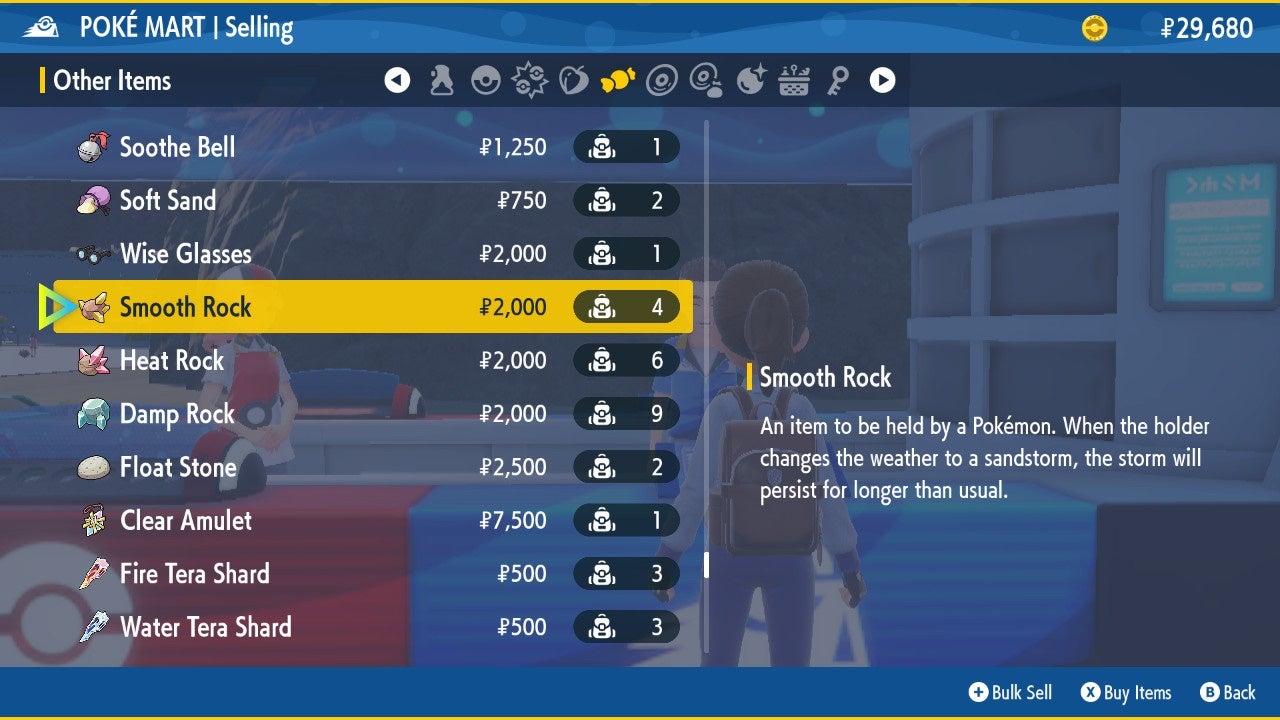Click the left arrow to previous category
Screen dimensions: 1280x720
397,80
